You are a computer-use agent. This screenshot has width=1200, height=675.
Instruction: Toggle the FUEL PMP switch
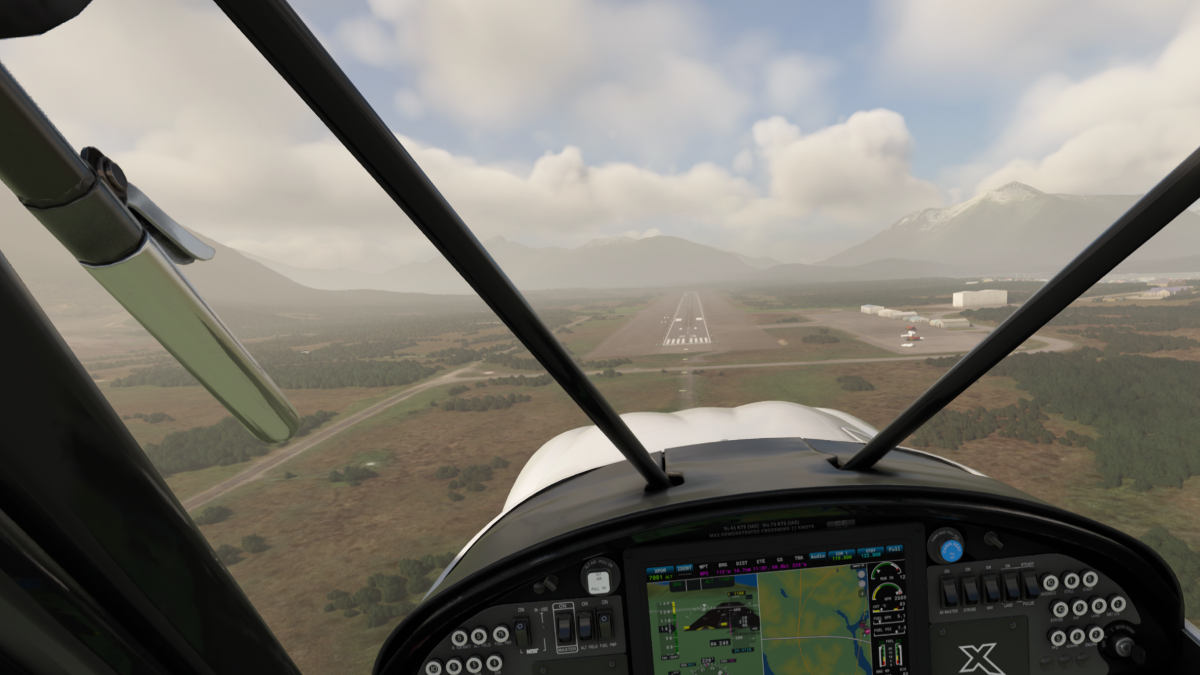tap(605, 625)
